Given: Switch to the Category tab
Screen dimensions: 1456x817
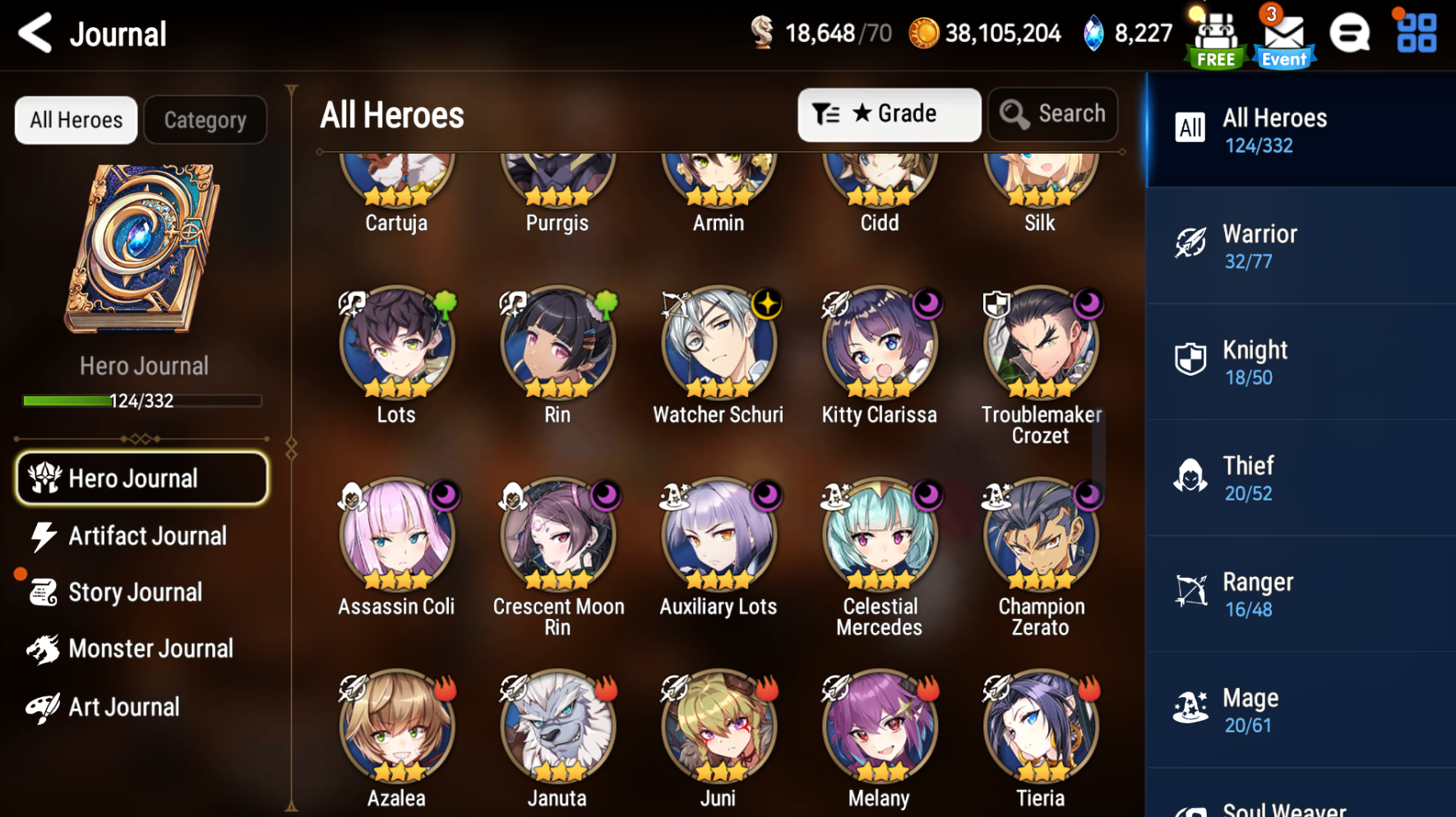Looking at the screenshot, I should point(205,119).
